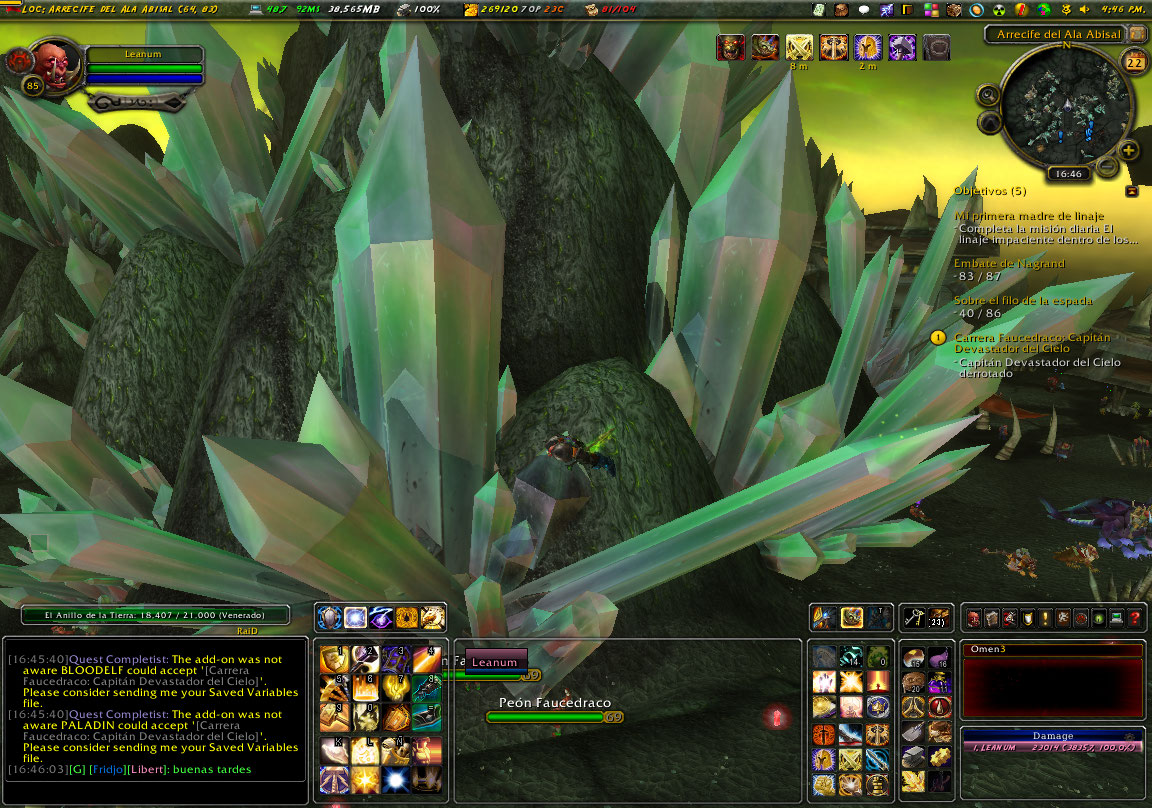1152x808 pixels.
Task: Use the hammer ability in slot 2
Action: [x=364, y=659]
